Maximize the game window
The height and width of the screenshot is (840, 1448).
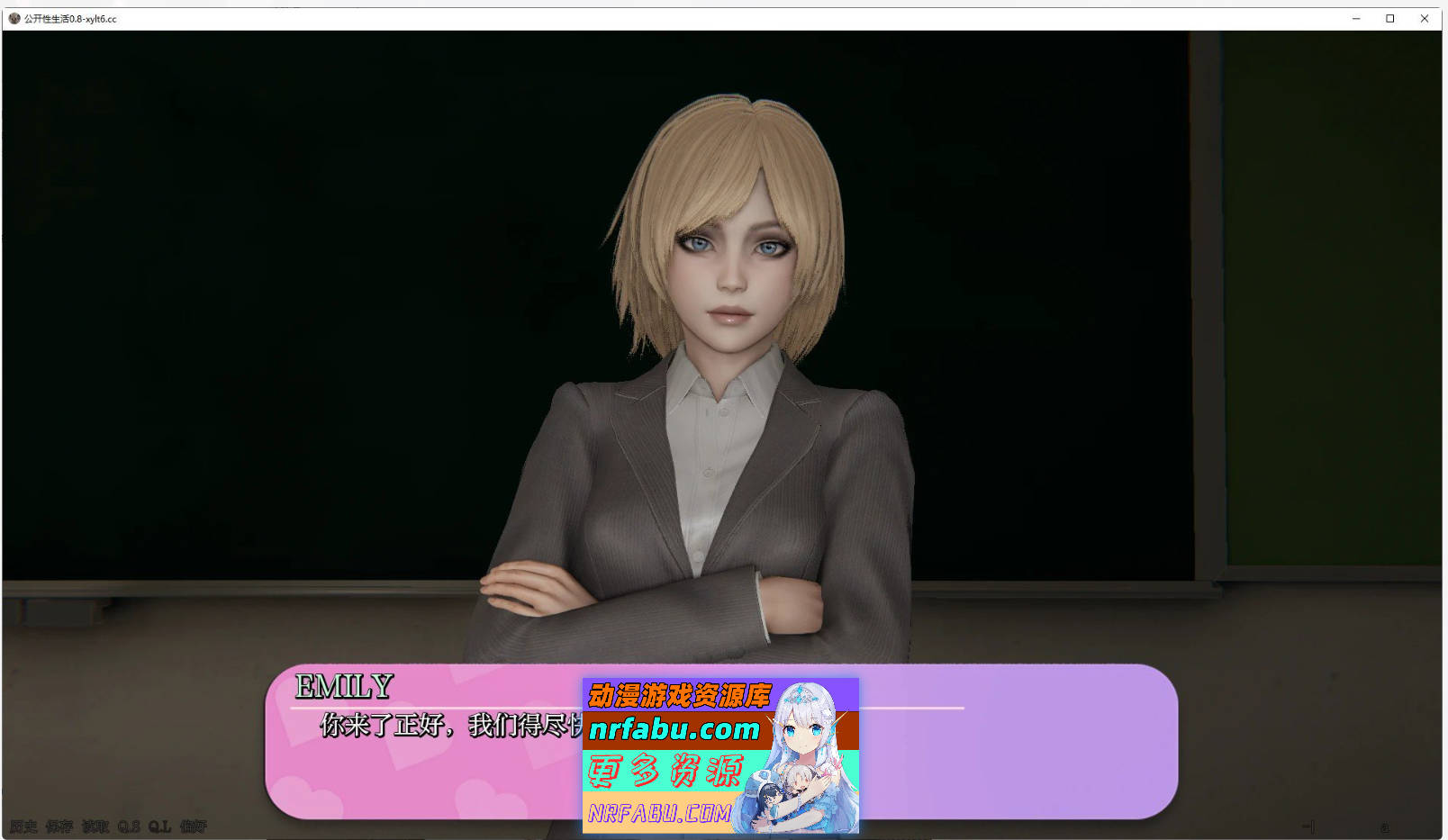point(1389,17)
